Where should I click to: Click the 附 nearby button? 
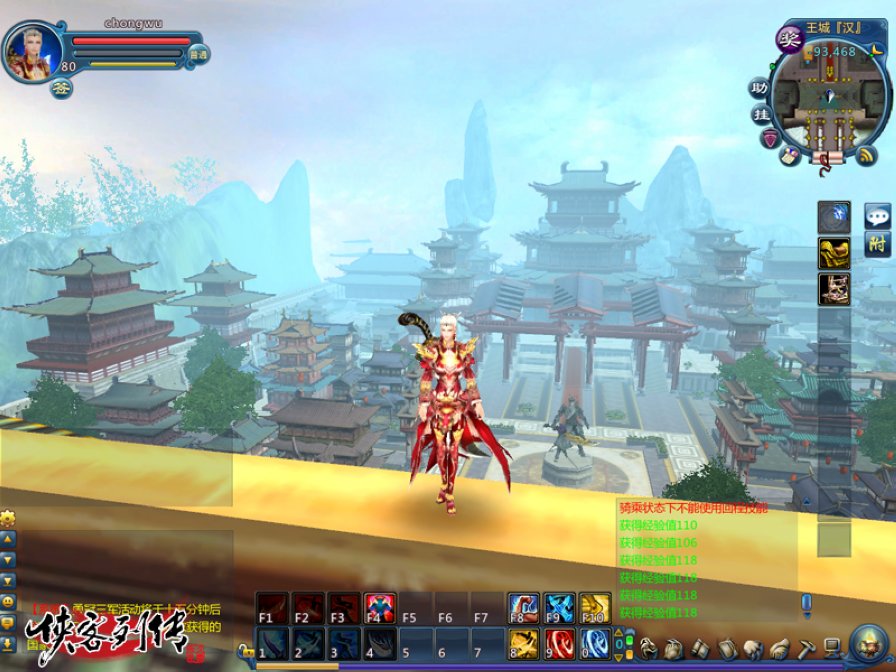pyautogui.click(x=878, y=243)
